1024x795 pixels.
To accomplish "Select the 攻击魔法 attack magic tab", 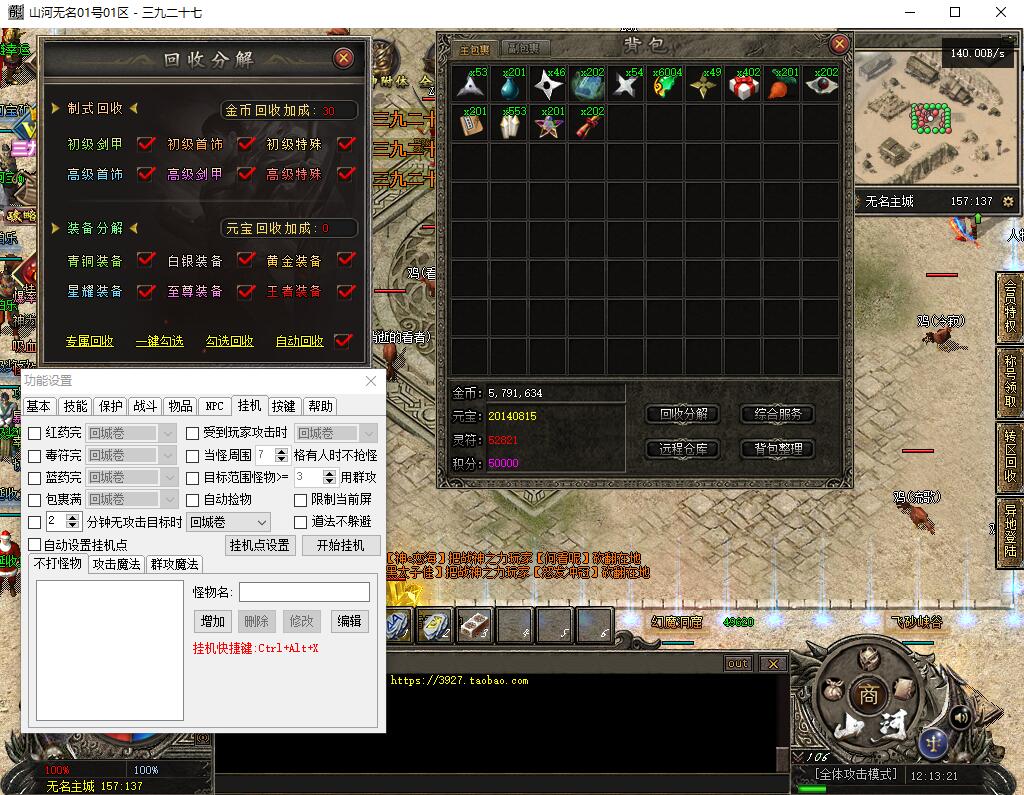I will point(116,564).
